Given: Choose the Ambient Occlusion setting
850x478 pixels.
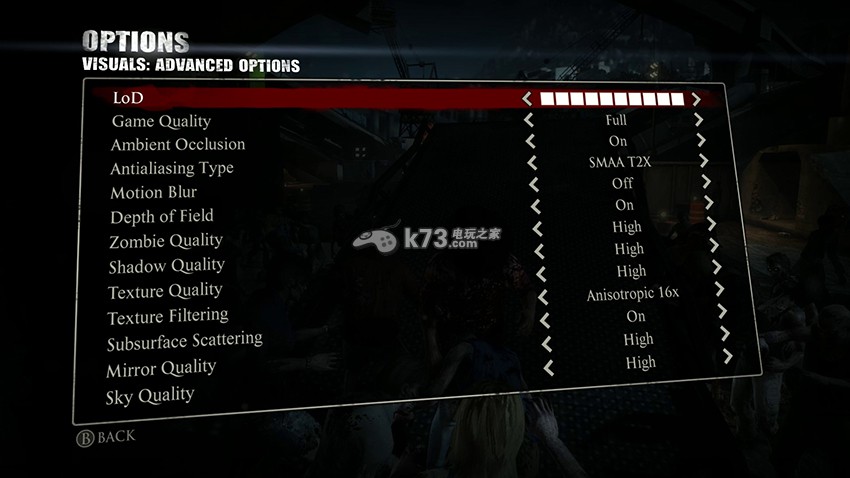Looking at the screenshot, I should coord(177,145).
